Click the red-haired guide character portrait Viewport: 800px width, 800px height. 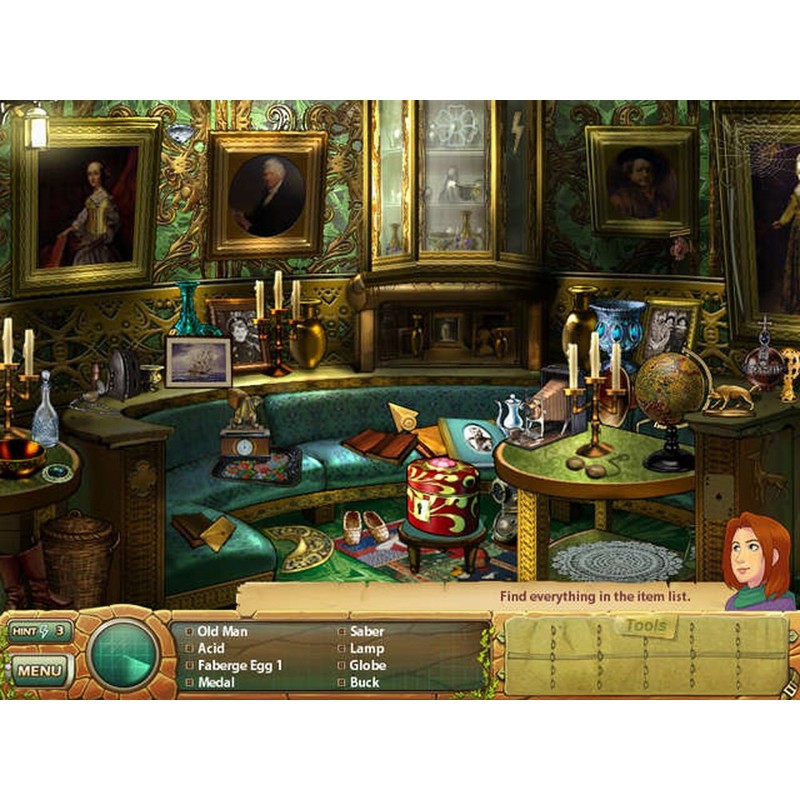[757, 562]
